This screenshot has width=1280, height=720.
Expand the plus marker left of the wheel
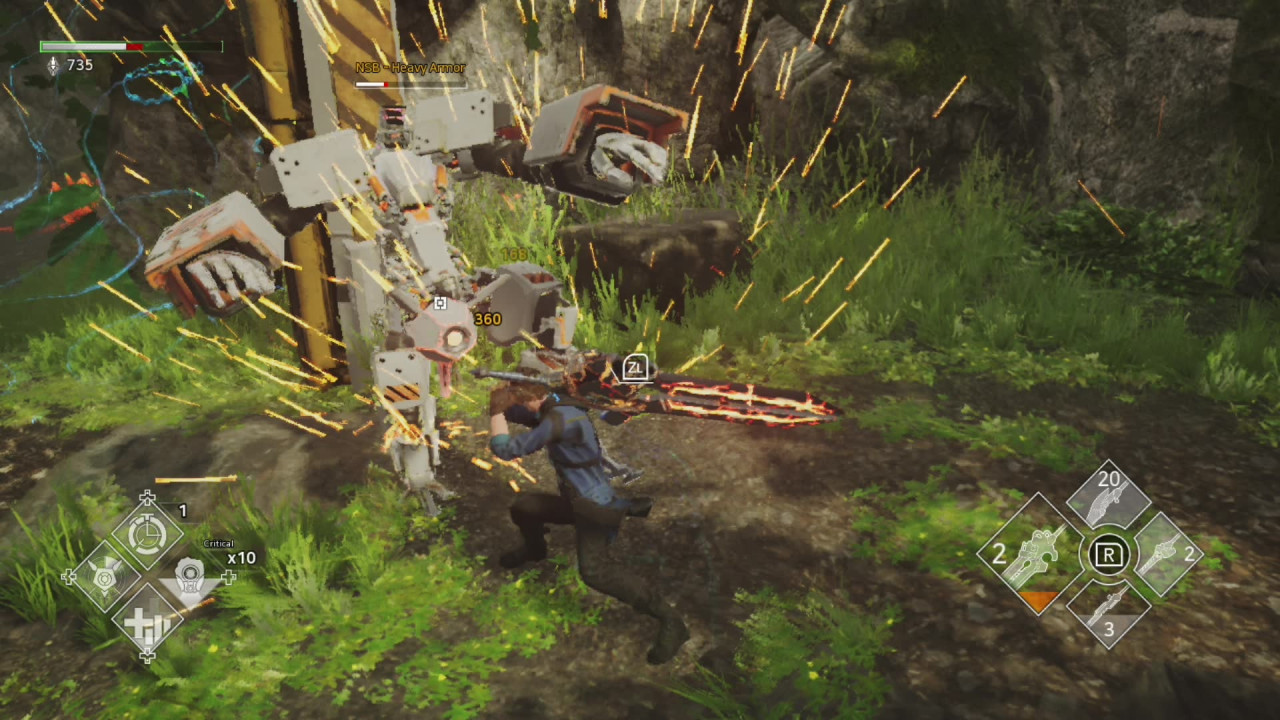tap(68, 575)
